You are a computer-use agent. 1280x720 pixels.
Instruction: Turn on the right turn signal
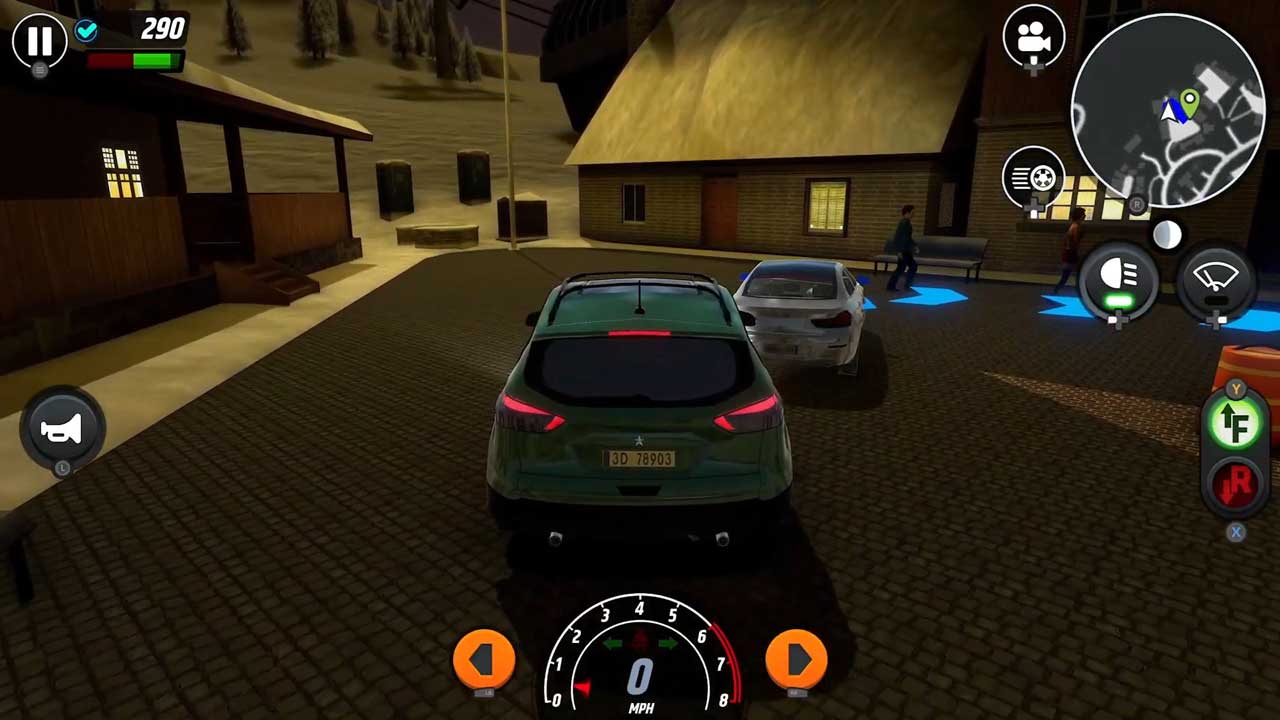796,659
